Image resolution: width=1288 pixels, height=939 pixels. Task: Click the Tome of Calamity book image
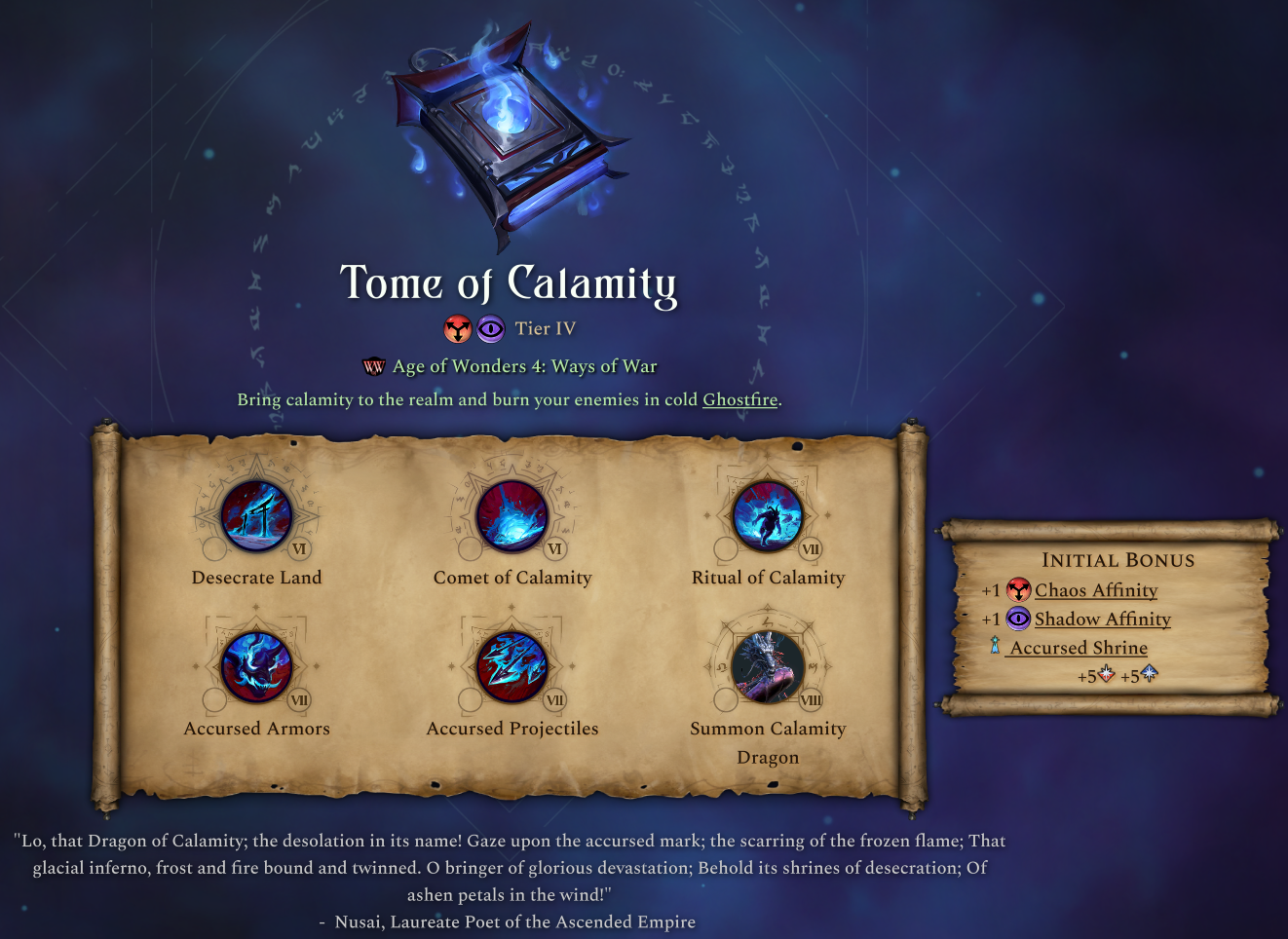pos(508,136)
